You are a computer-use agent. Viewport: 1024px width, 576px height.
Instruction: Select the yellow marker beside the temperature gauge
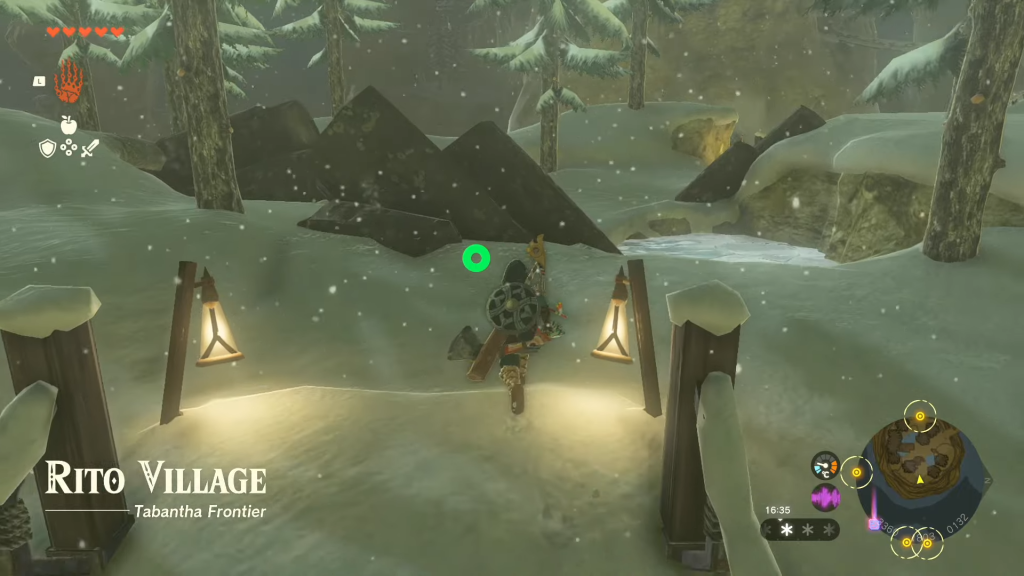tap(856, 470)
